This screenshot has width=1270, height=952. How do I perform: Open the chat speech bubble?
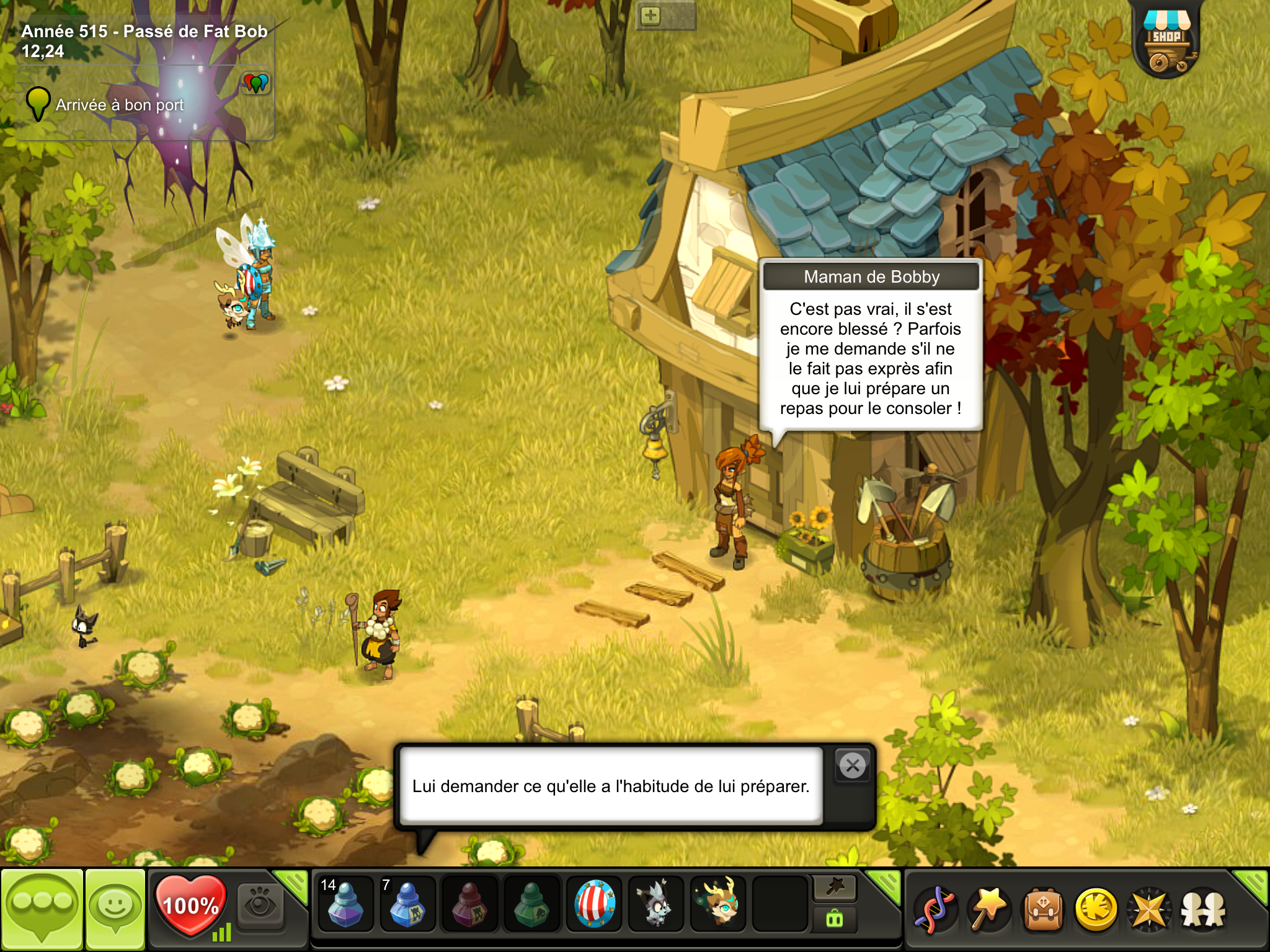tap(42, 908)
